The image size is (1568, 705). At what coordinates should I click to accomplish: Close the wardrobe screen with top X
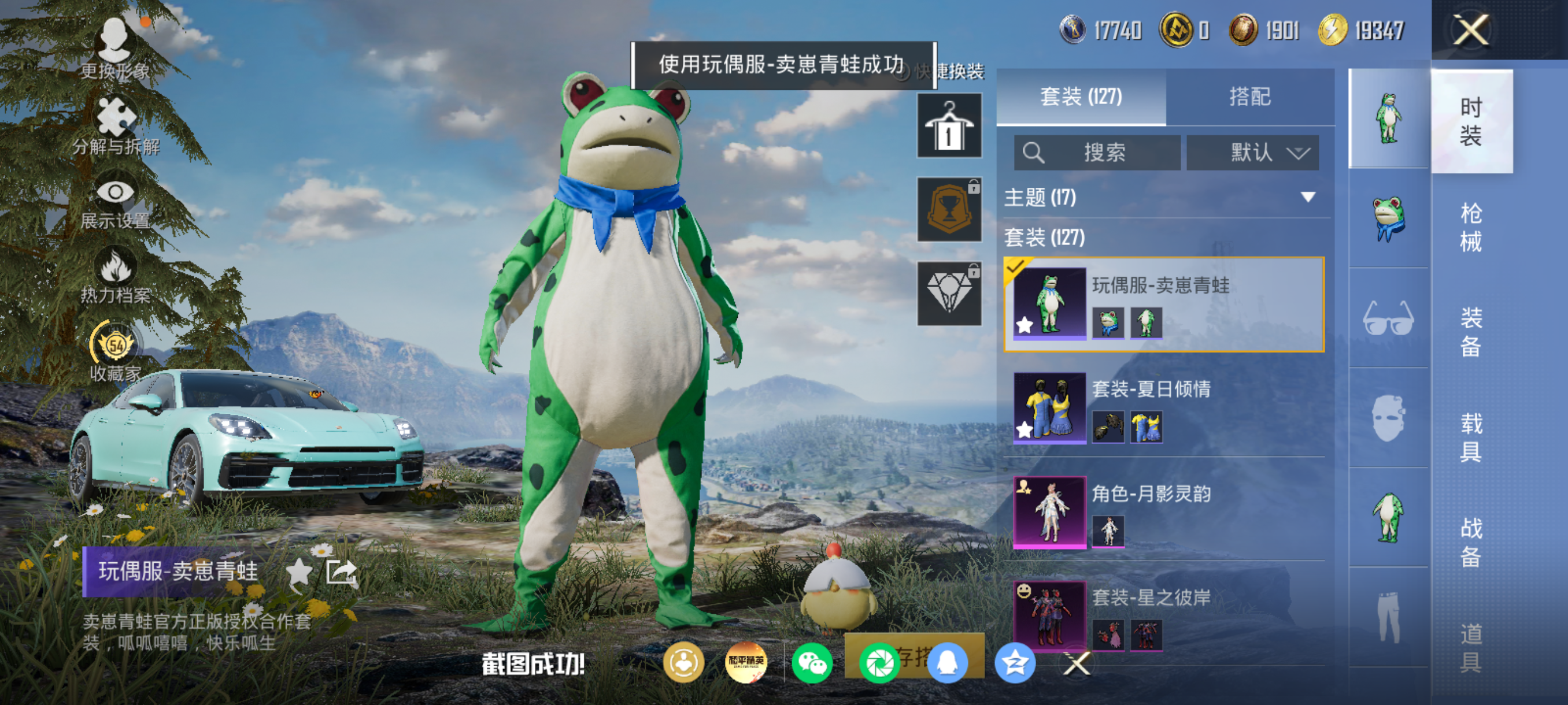click(1470, 31)
